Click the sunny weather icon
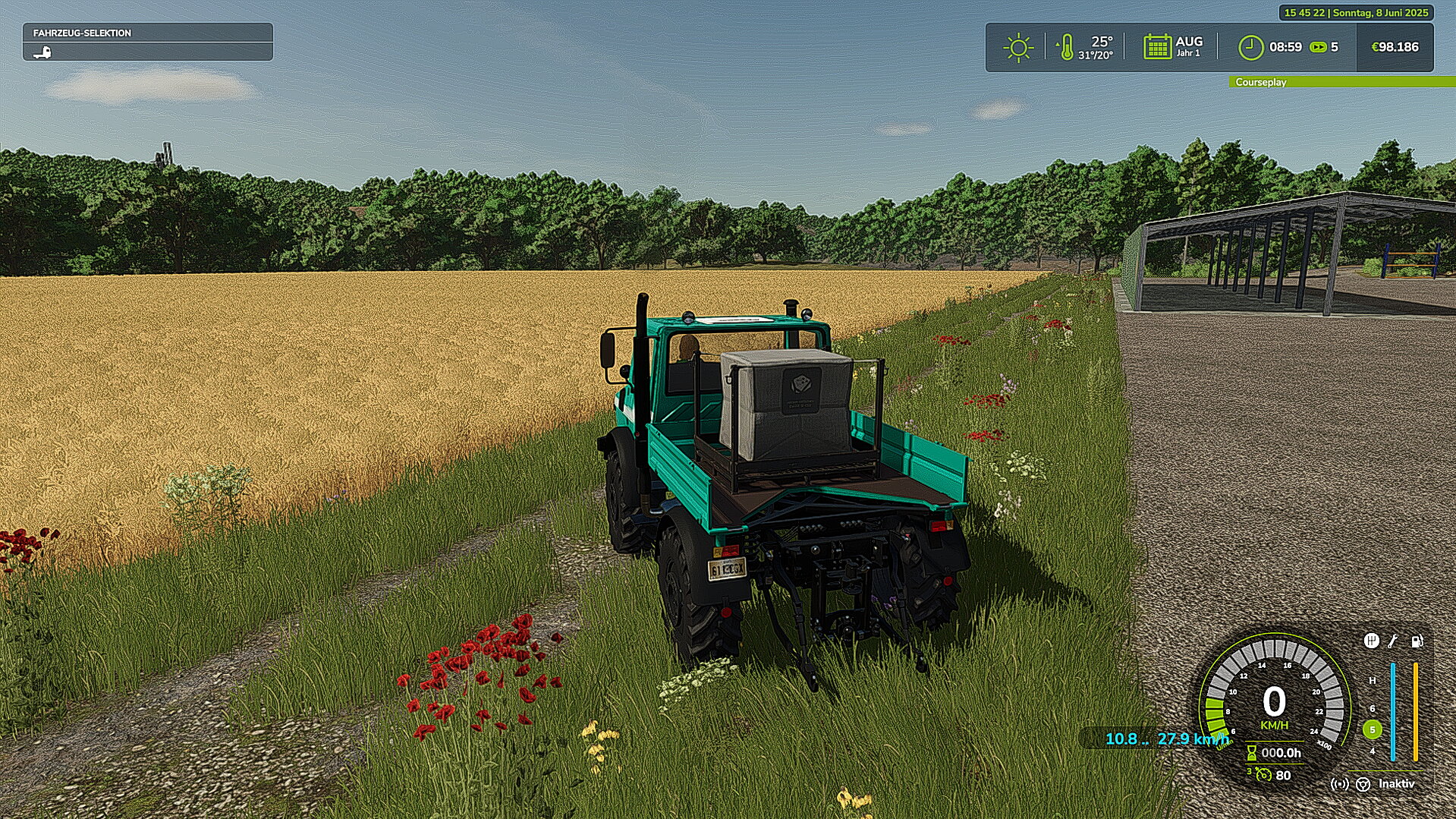The width and height of the screenshot is (1456, 819). click(x=1017, y=48)
